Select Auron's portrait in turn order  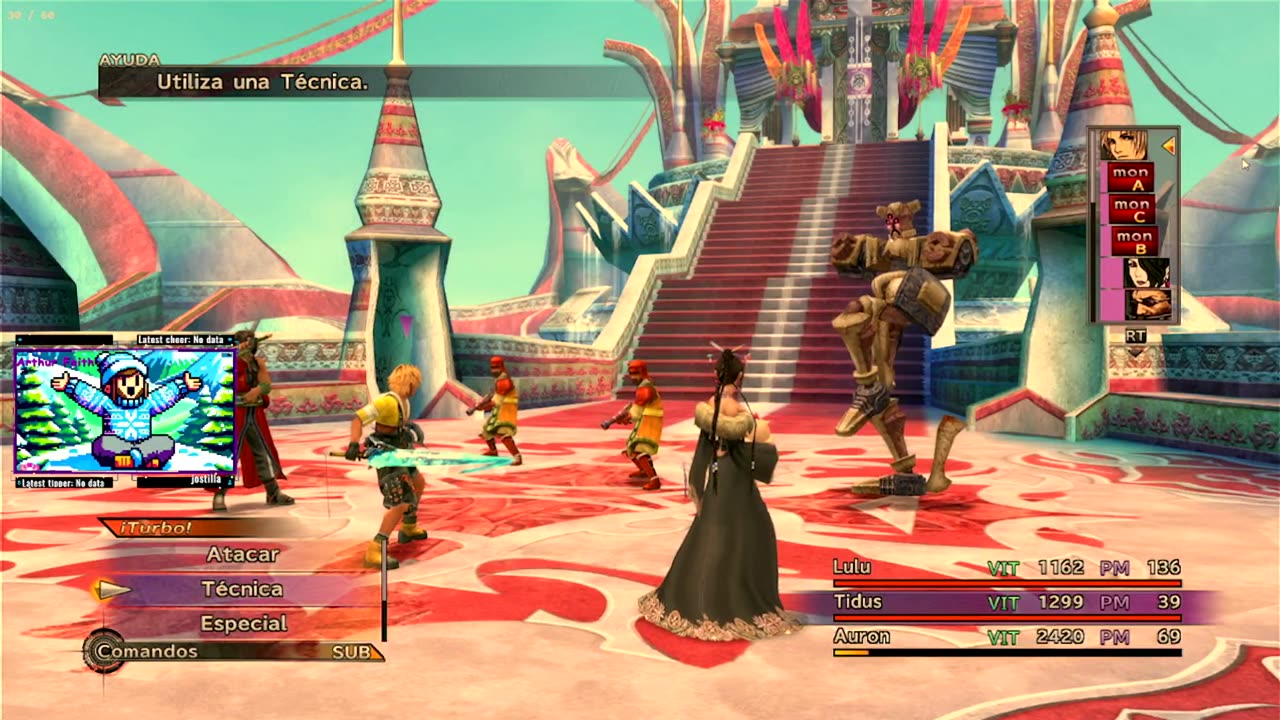point(1148,304)
